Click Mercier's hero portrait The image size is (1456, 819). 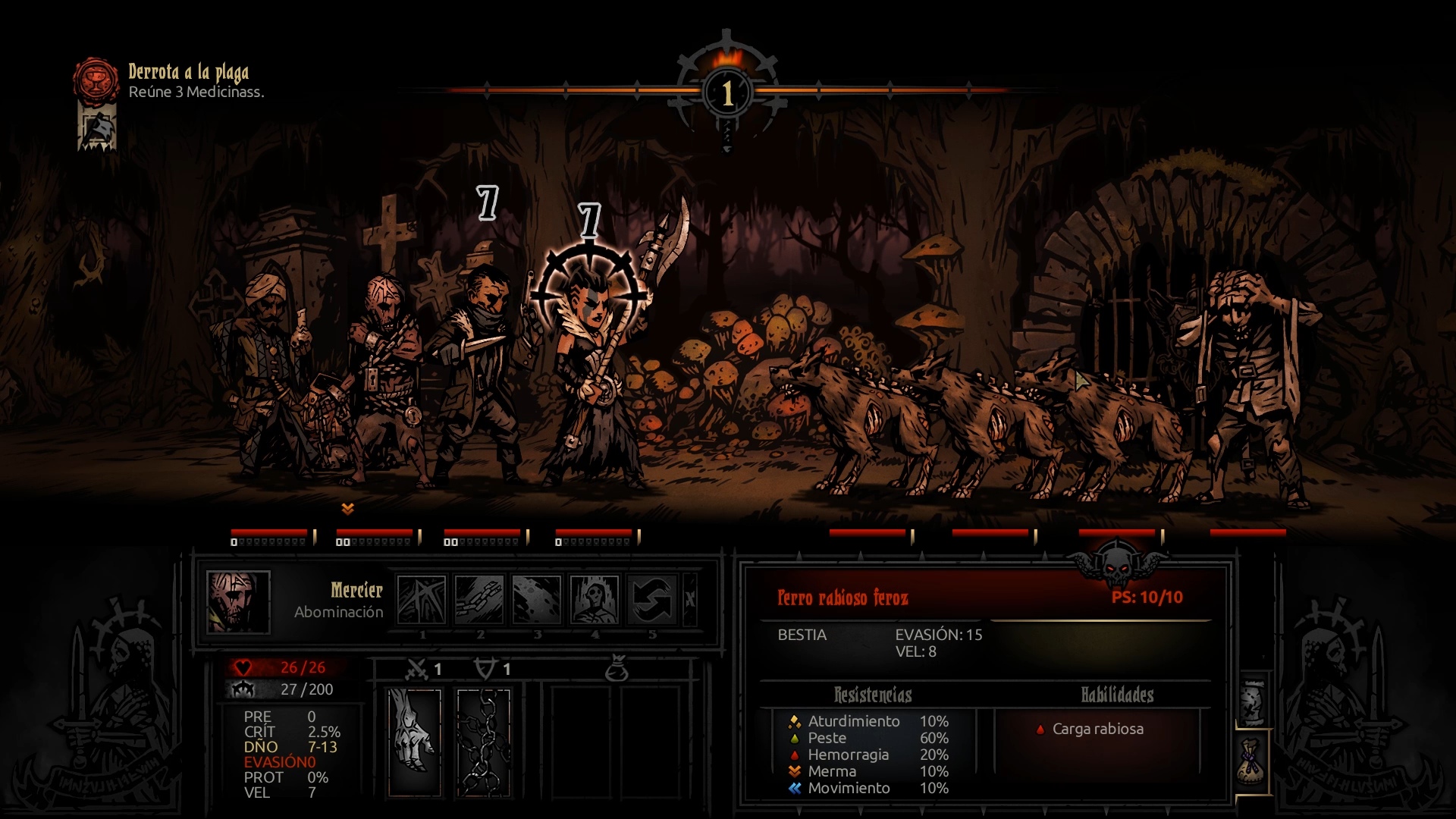[x=238, y=601]
